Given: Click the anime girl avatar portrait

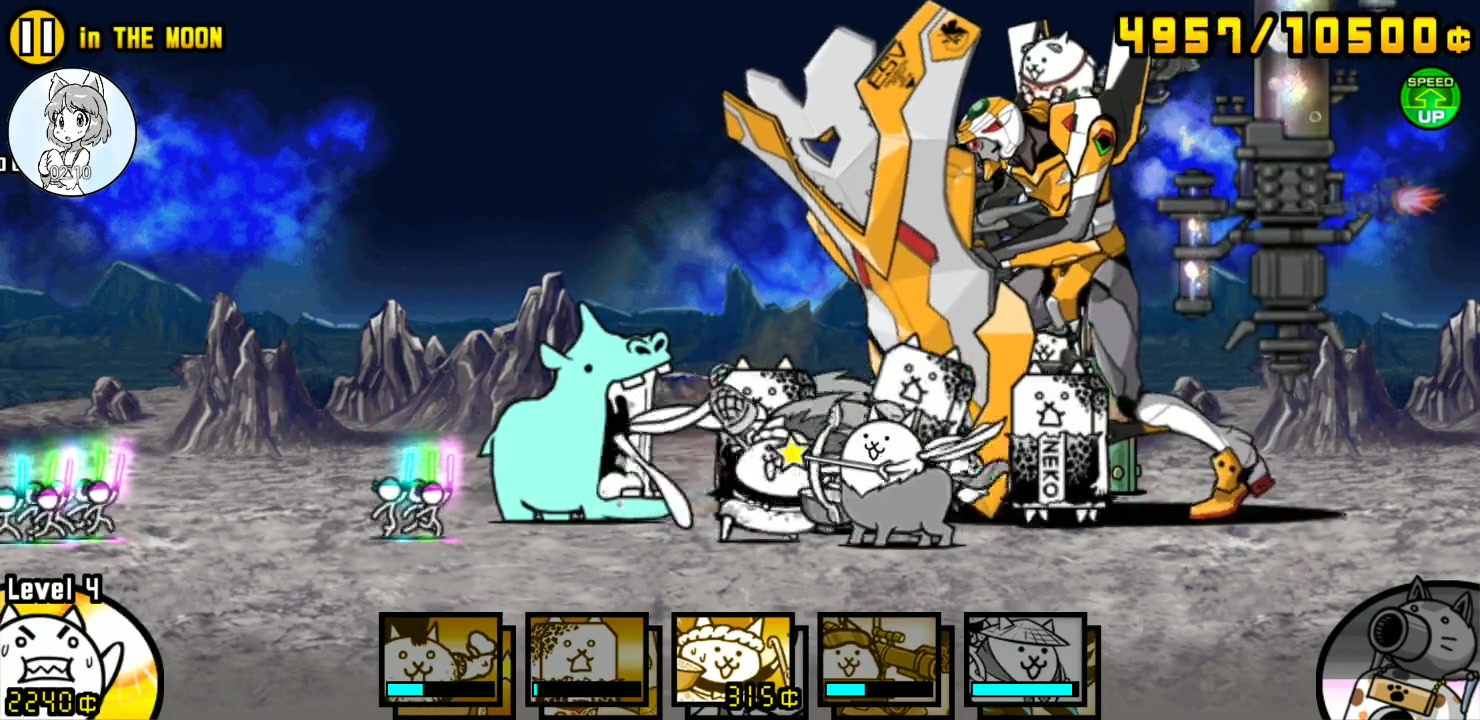Looking at the screenshot, I should coord(72,132).
